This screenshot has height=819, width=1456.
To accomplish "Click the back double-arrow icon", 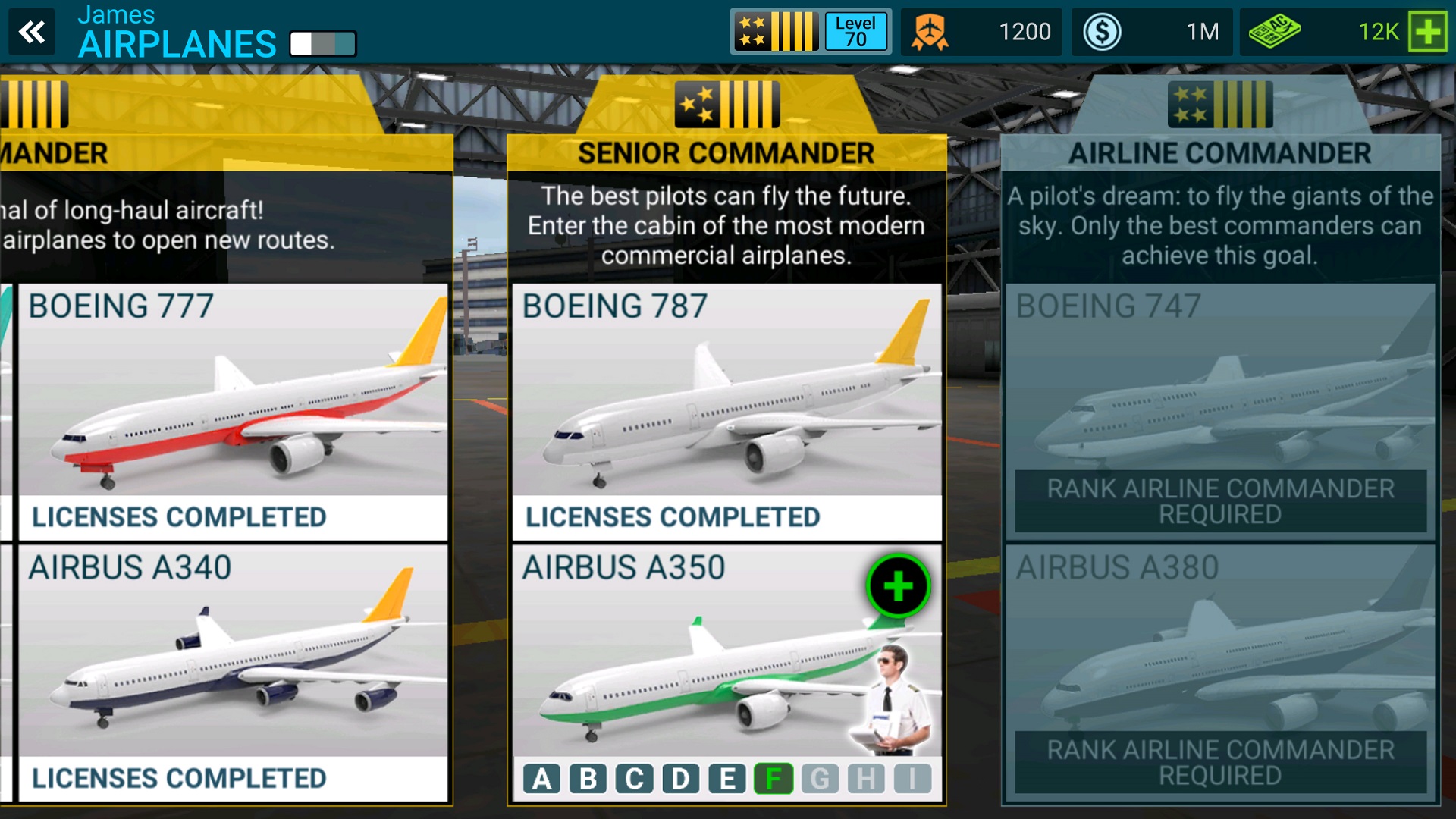I will [x=32, y=32].
